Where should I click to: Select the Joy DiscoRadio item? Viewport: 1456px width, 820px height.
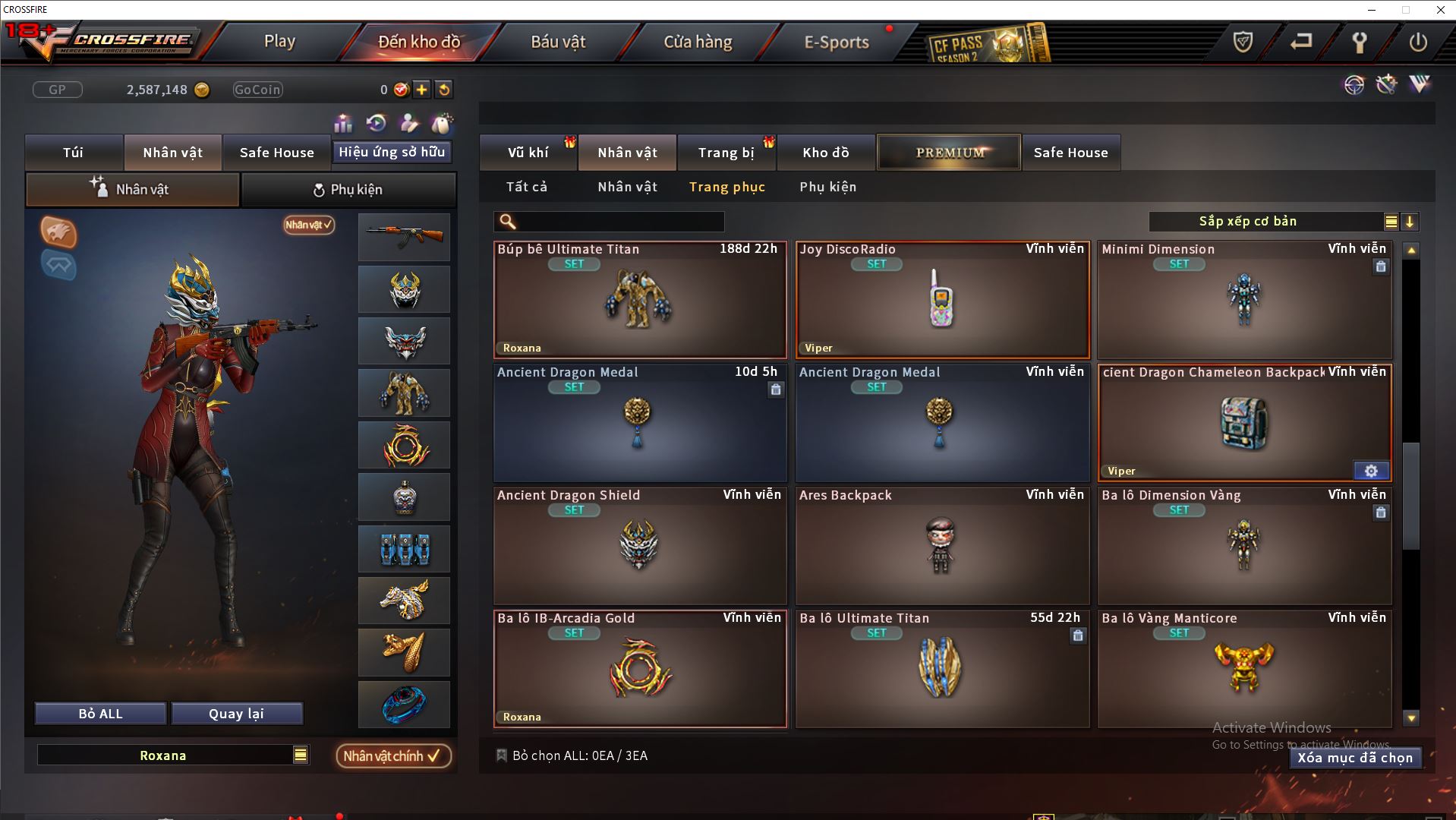(941, 301)
